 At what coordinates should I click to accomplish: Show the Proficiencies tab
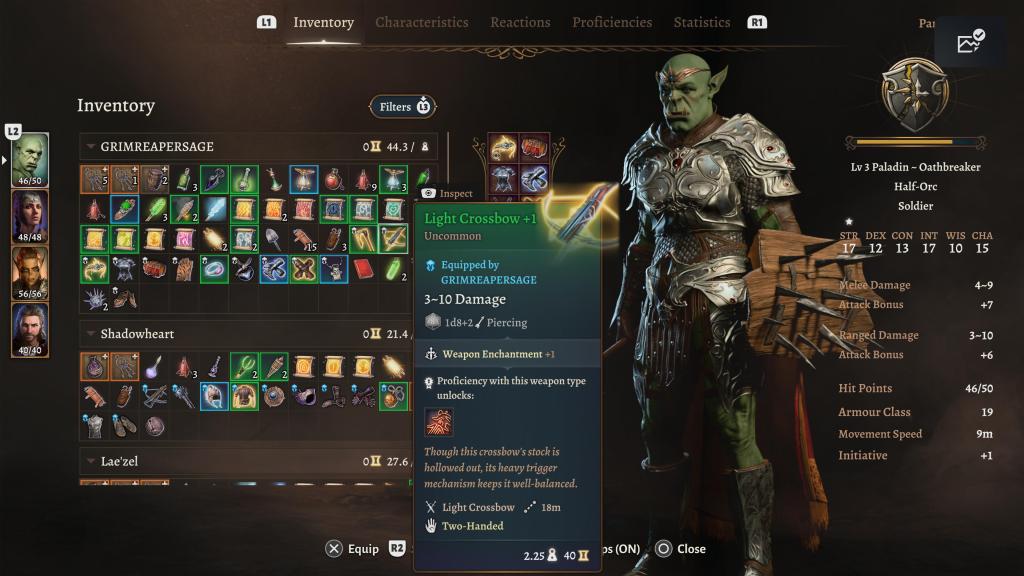(x=612, y=22)
